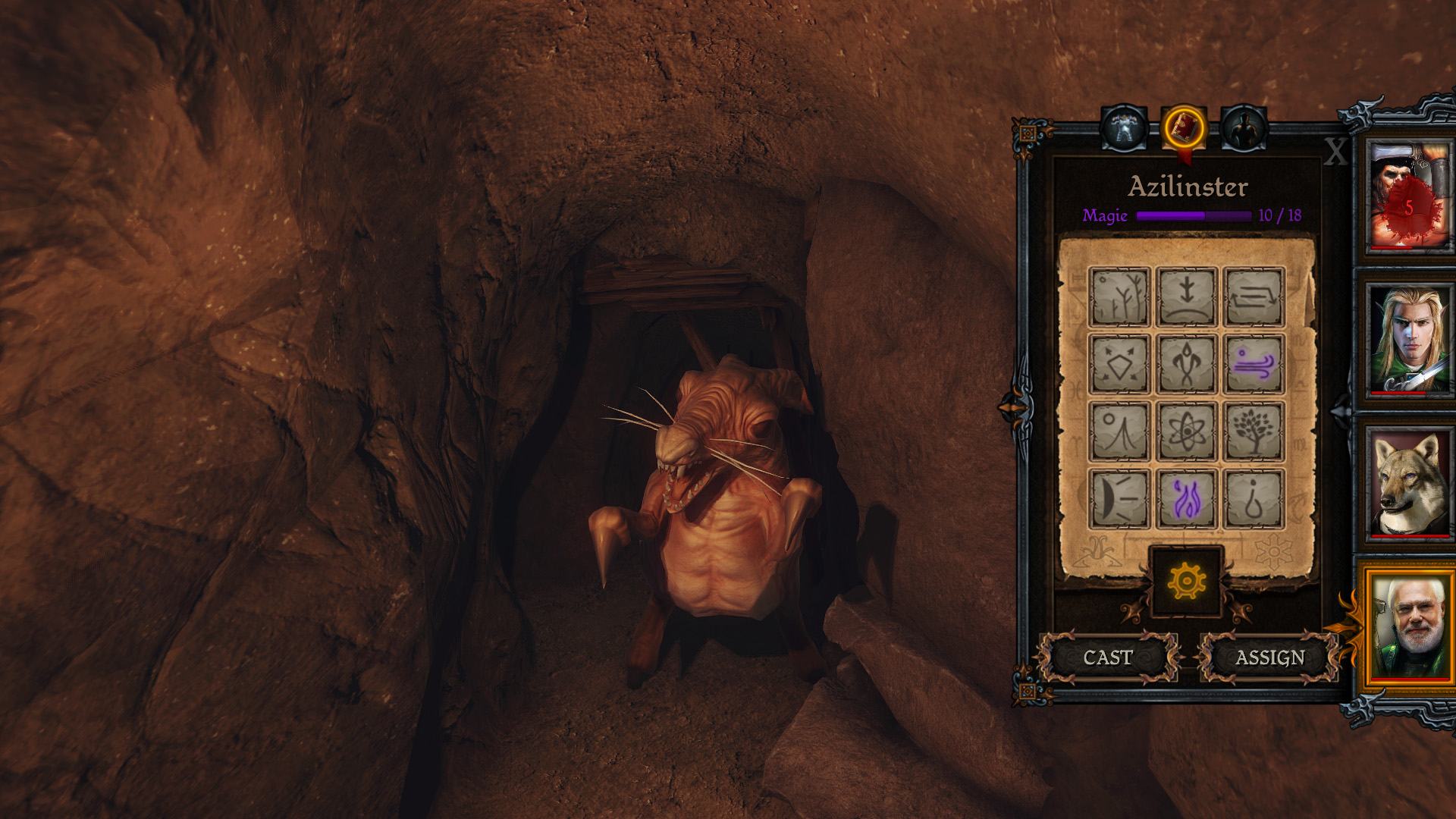
Task: Pick the downward arrow rune
Action: point(1187,297)
